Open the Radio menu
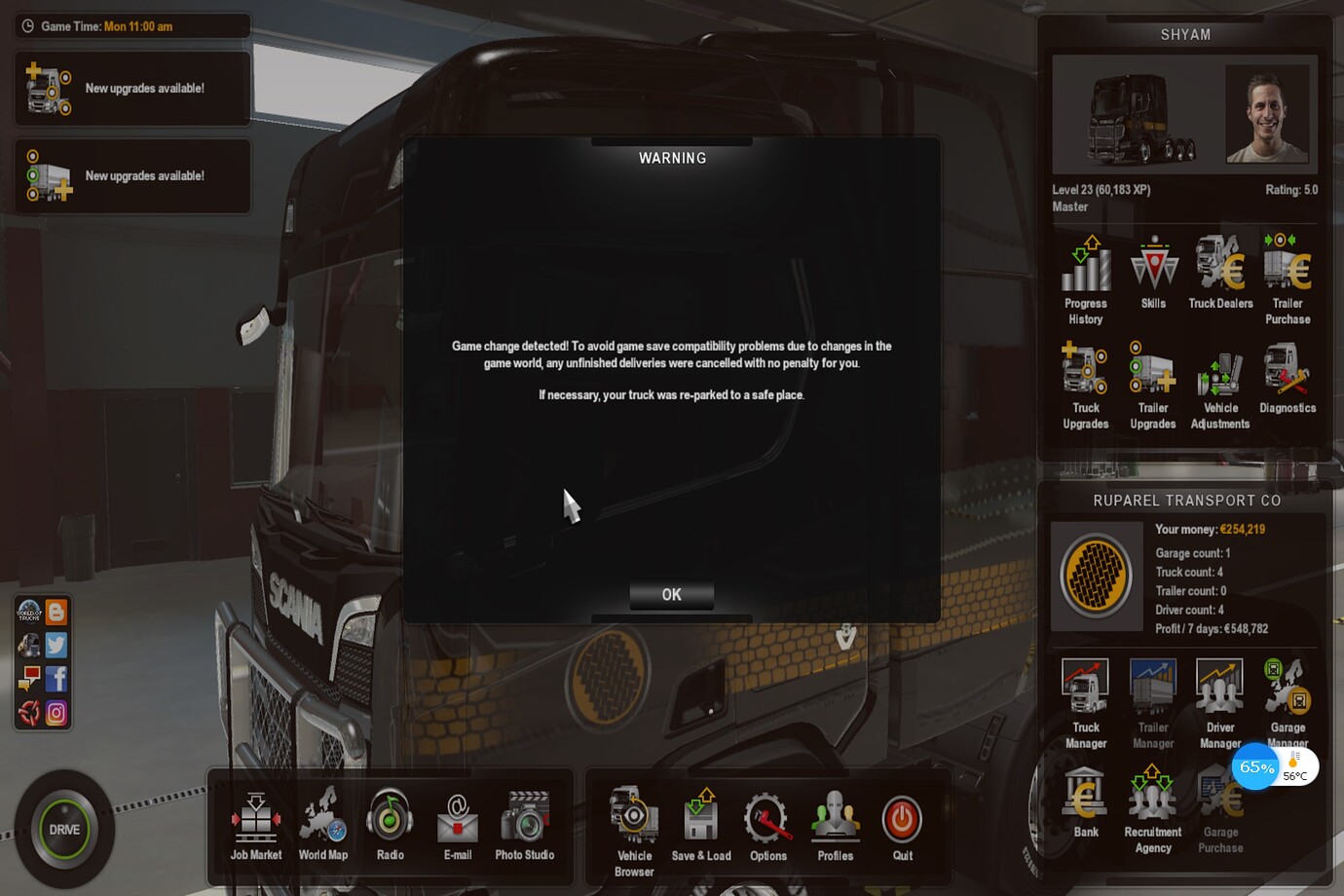Viewport: 1344px width, 896px height. [390, 825]
